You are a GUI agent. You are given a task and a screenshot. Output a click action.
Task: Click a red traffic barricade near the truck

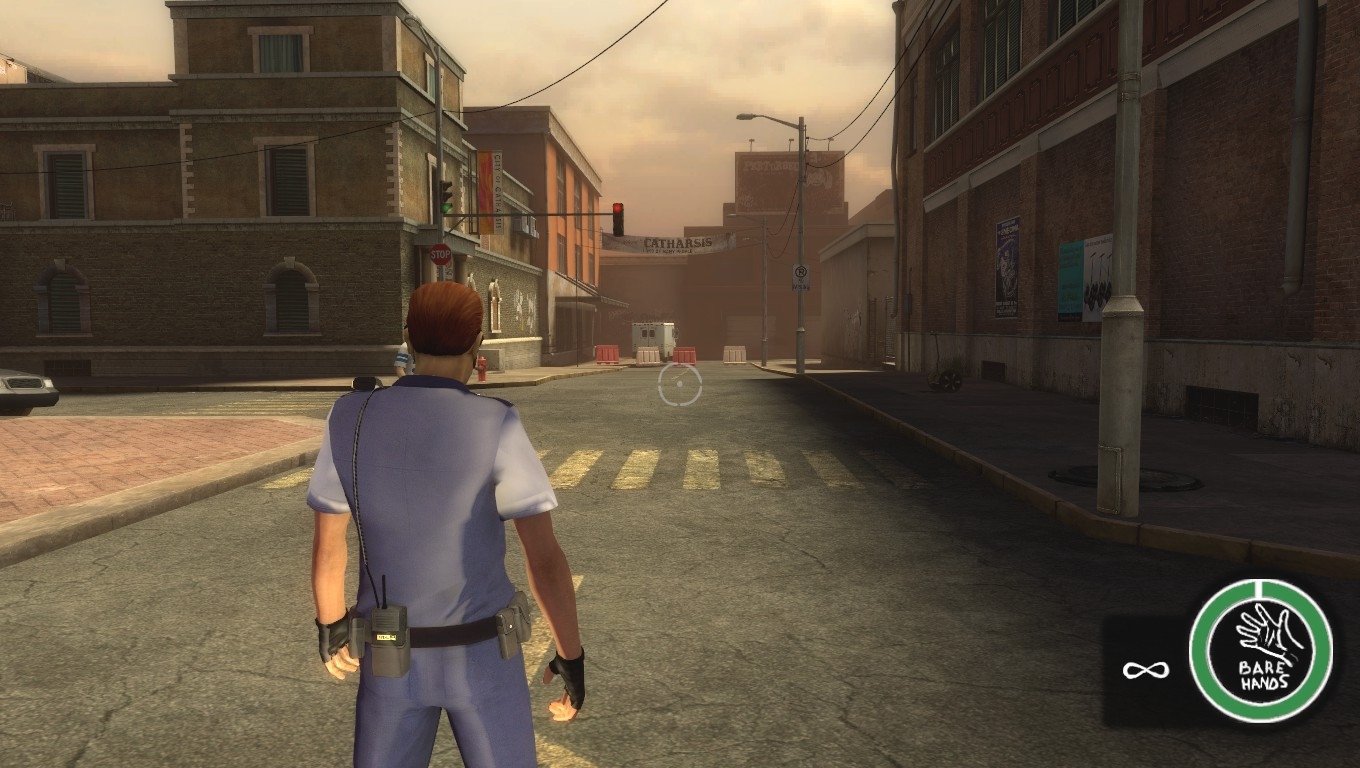[606, 353]
